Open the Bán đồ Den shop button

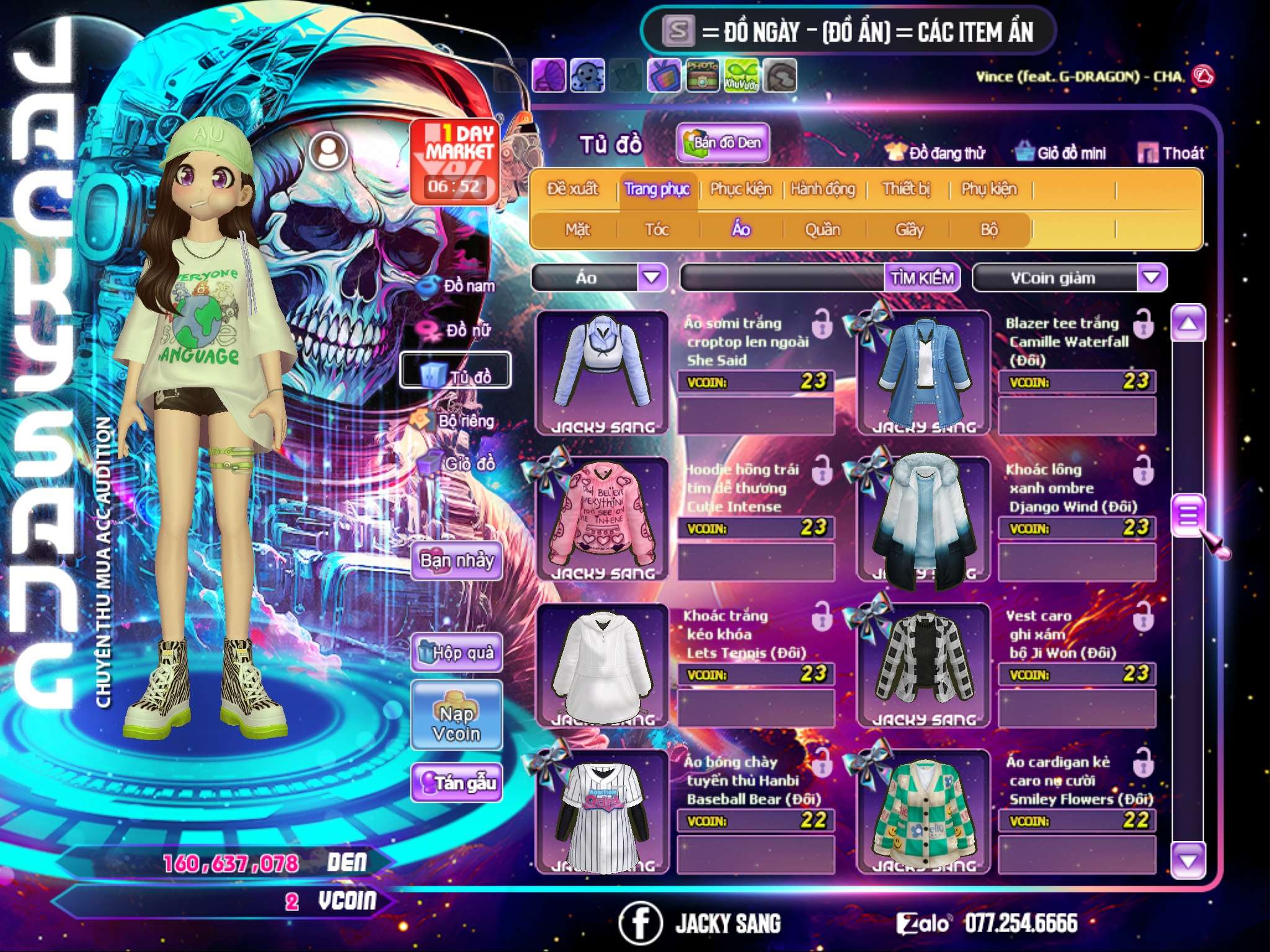tap(722, 143)
